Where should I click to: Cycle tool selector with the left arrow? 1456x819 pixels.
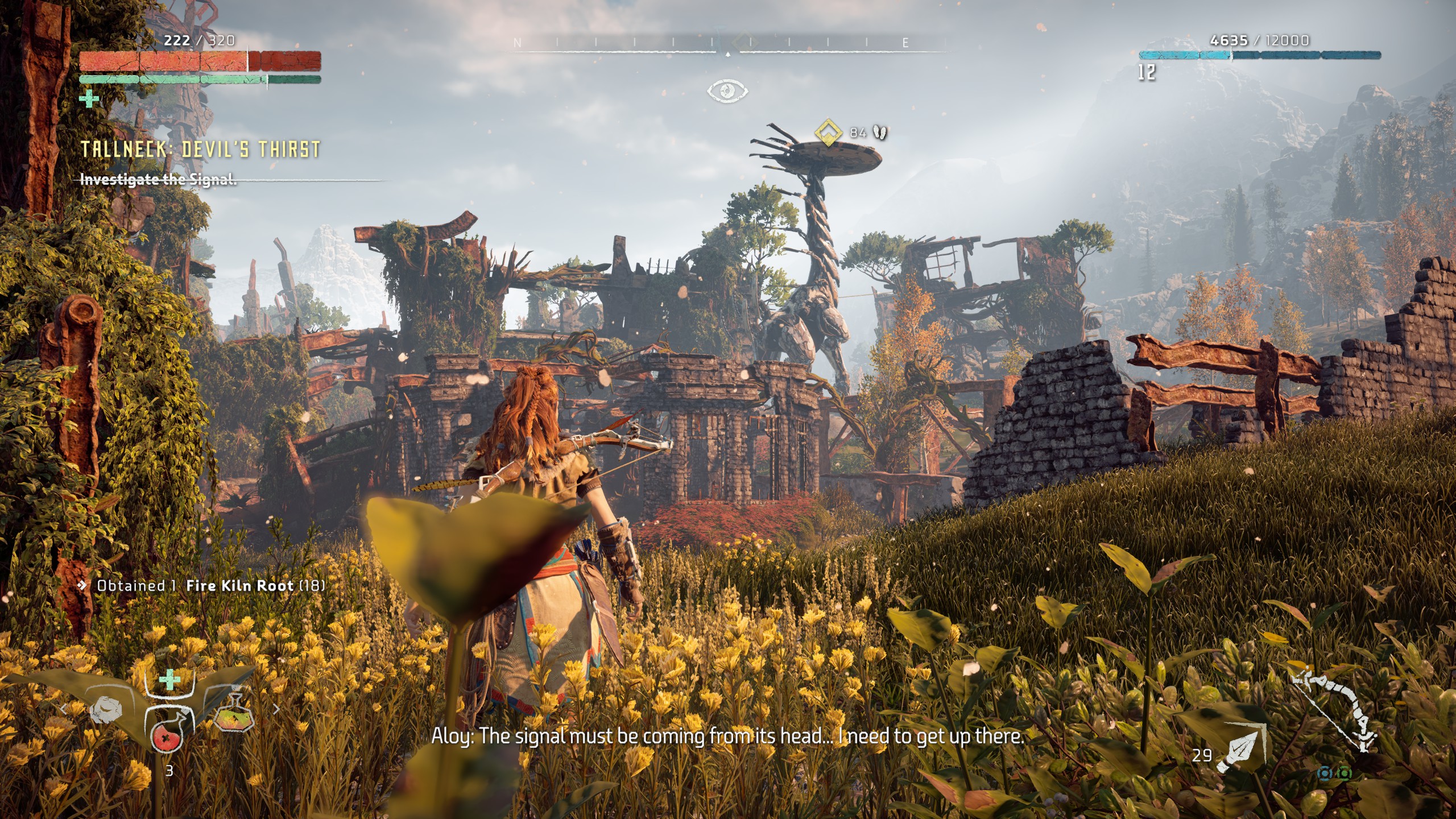64,709
